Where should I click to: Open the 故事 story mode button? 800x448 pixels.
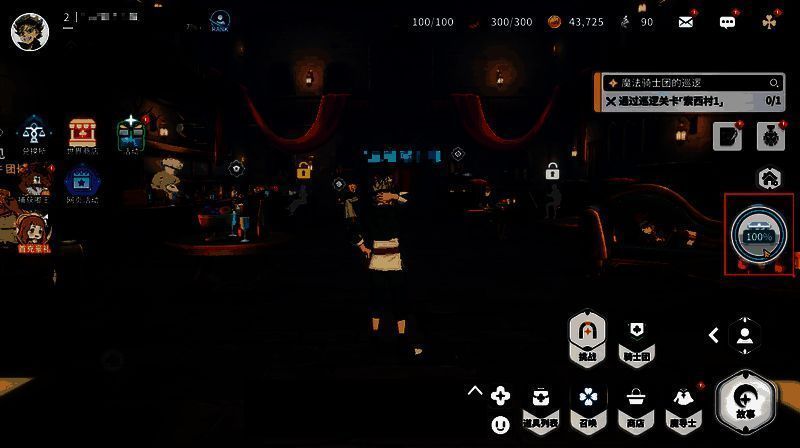746,400
